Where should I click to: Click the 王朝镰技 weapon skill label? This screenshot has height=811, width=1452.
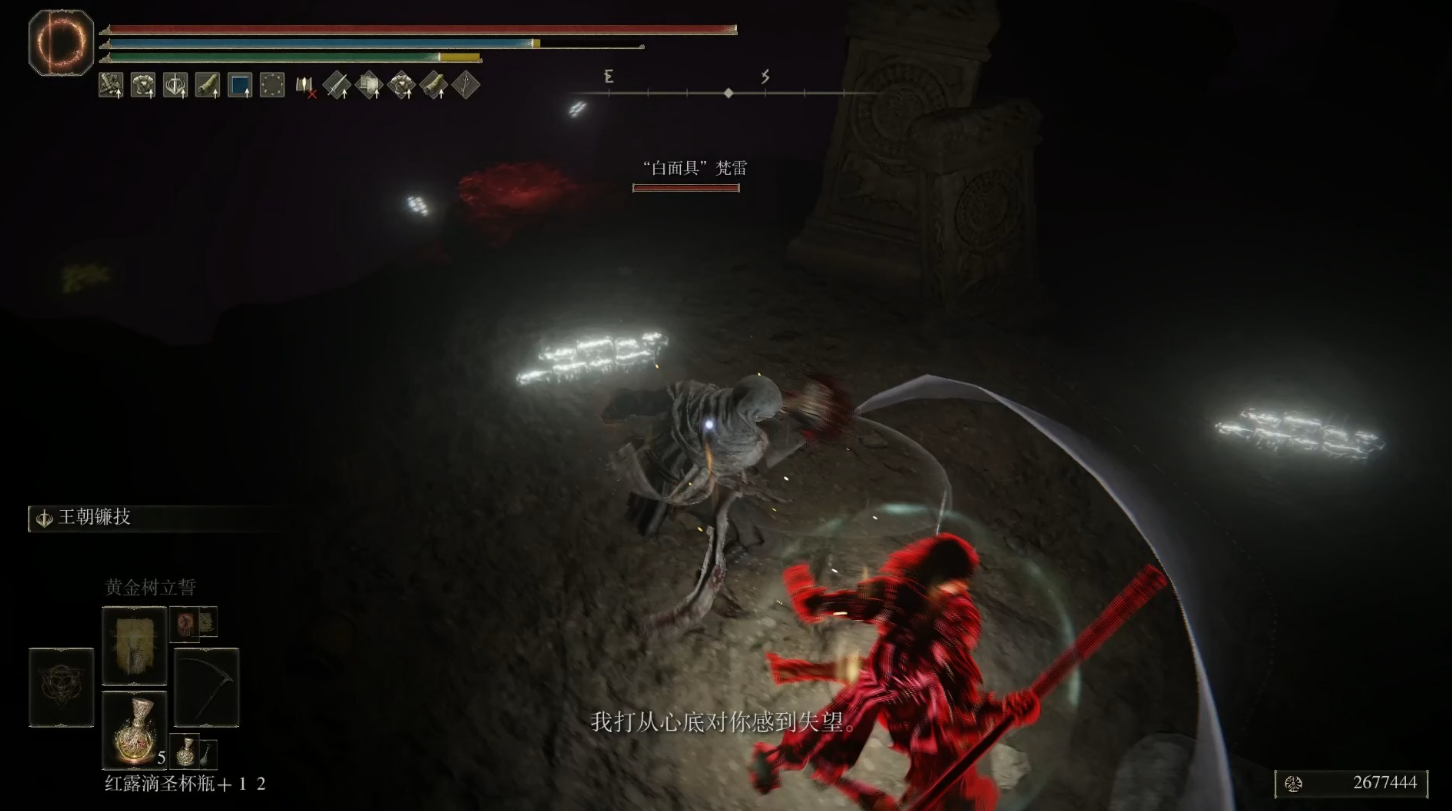pos(96,518)
